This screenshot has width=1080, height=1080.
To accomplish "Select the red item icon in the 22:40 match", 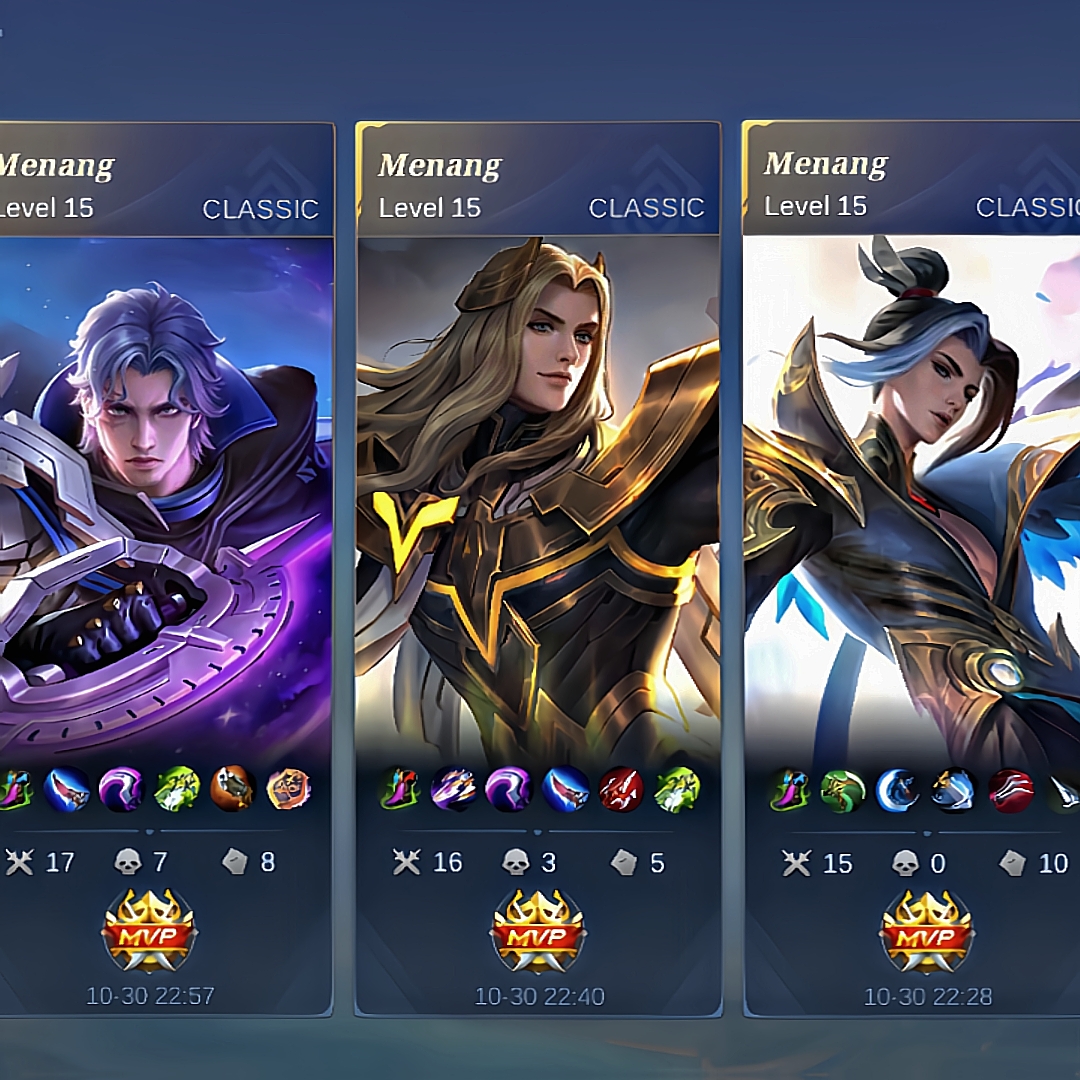I will tap(621, 790).
